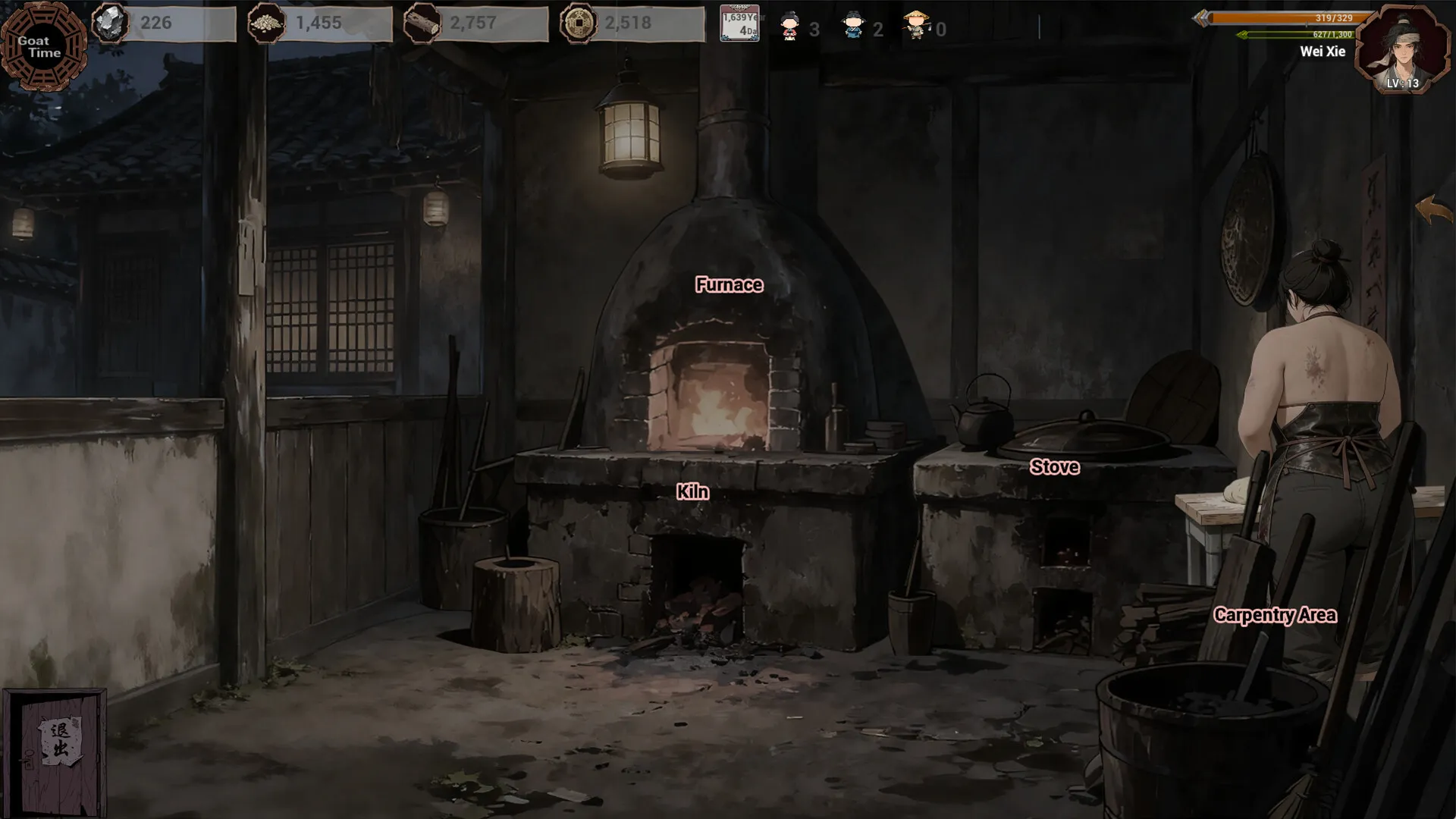Image resolution: width=1456 pixels, height=819 pixels.
Task: Open the Furnace crafting station
Action: [729, 285]
